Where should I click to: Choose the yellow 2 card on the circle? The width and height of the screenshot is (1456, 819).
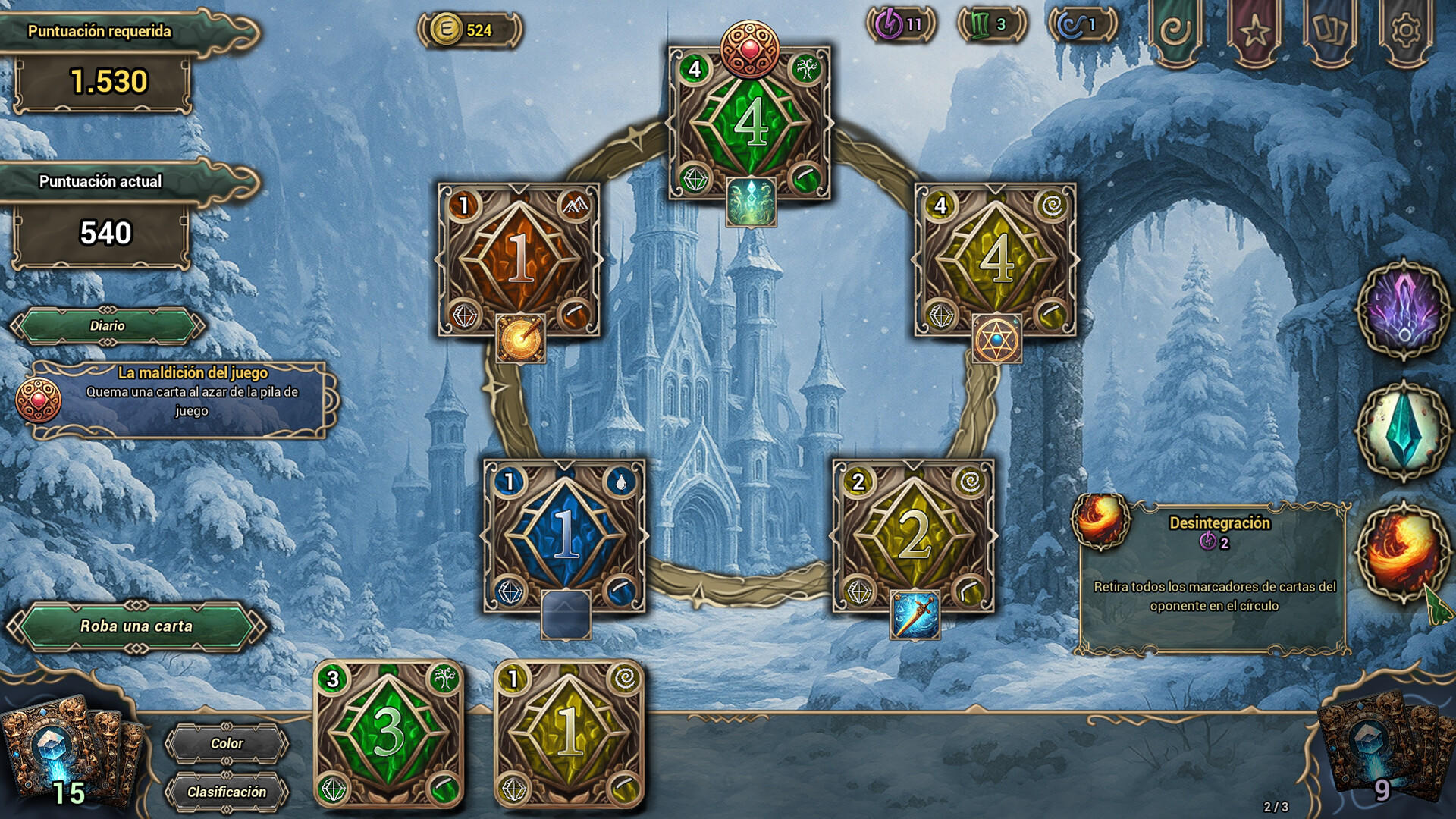(x=914, y=535)
